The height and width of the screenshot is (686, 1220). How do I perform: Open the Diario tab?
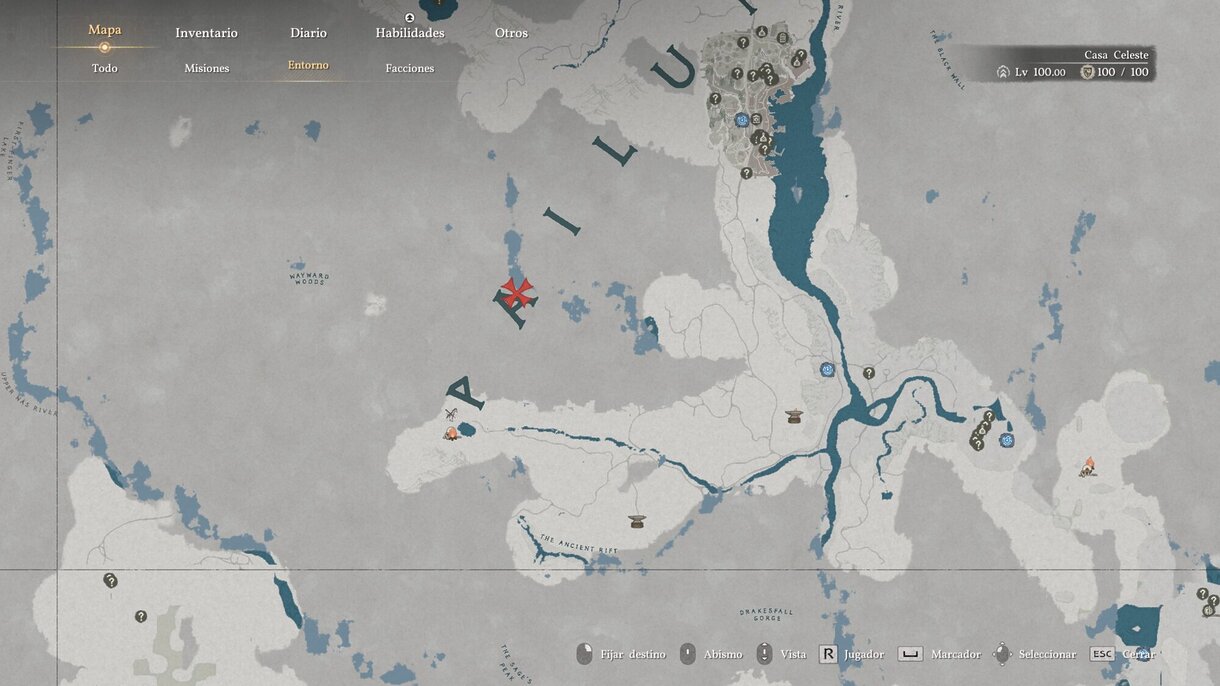tap(308, 33)
